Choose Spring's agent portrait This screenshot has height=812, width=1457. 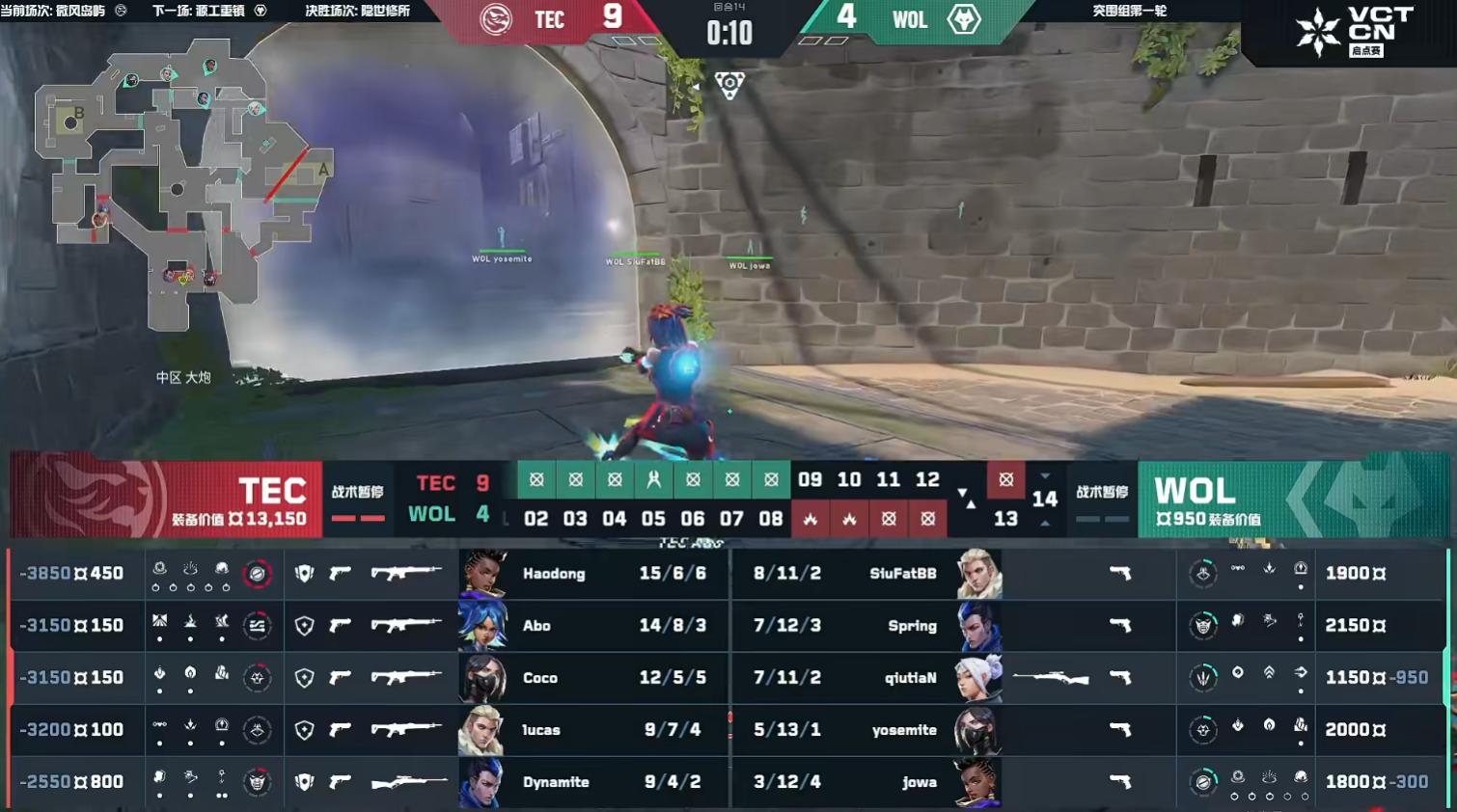click(x=978, y=626)
